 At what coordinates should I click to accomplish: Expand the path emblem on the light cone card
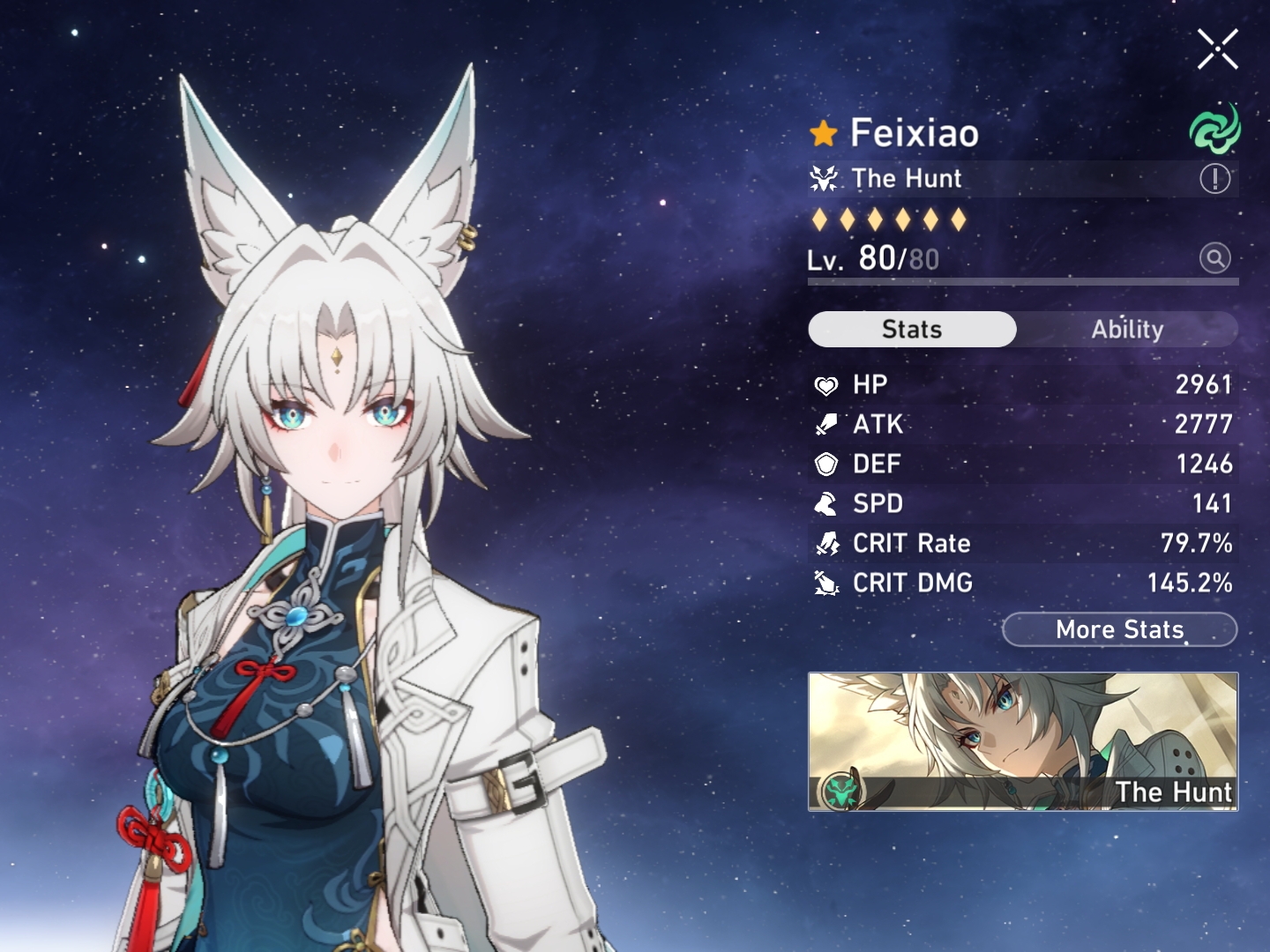844,791
